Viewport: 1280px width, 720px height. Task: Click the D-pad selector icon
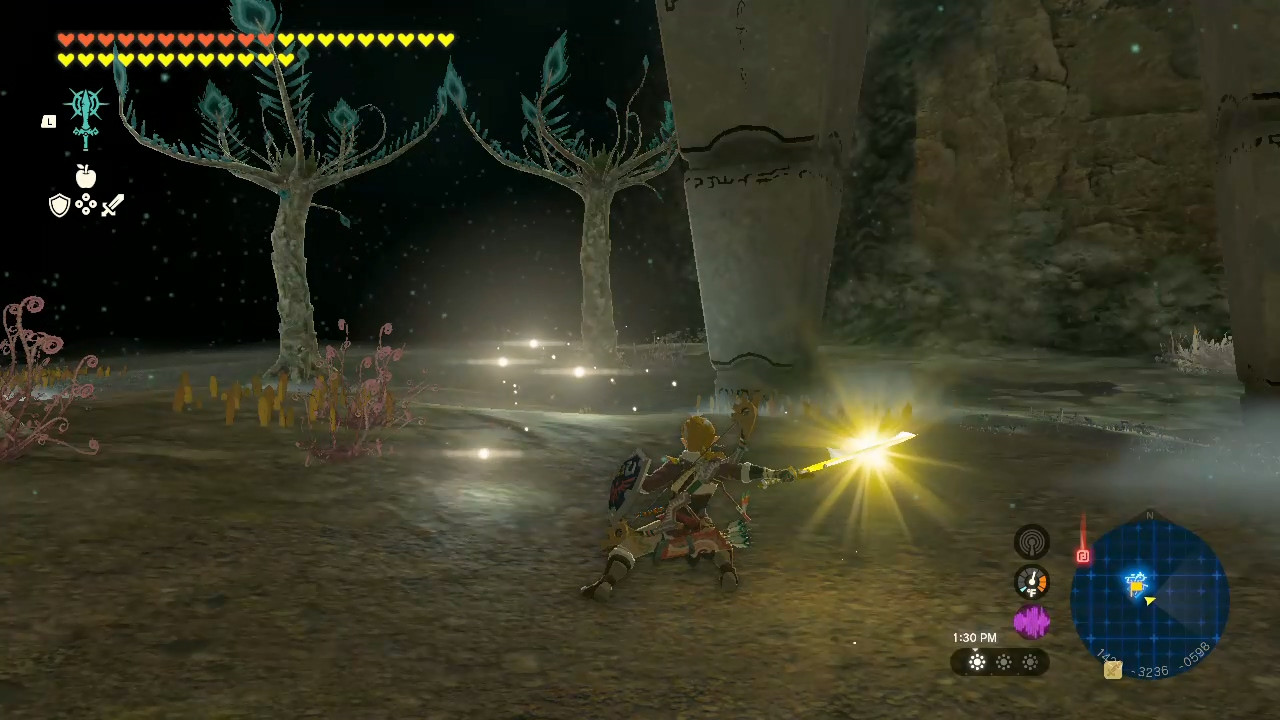(x=86, y=205)
